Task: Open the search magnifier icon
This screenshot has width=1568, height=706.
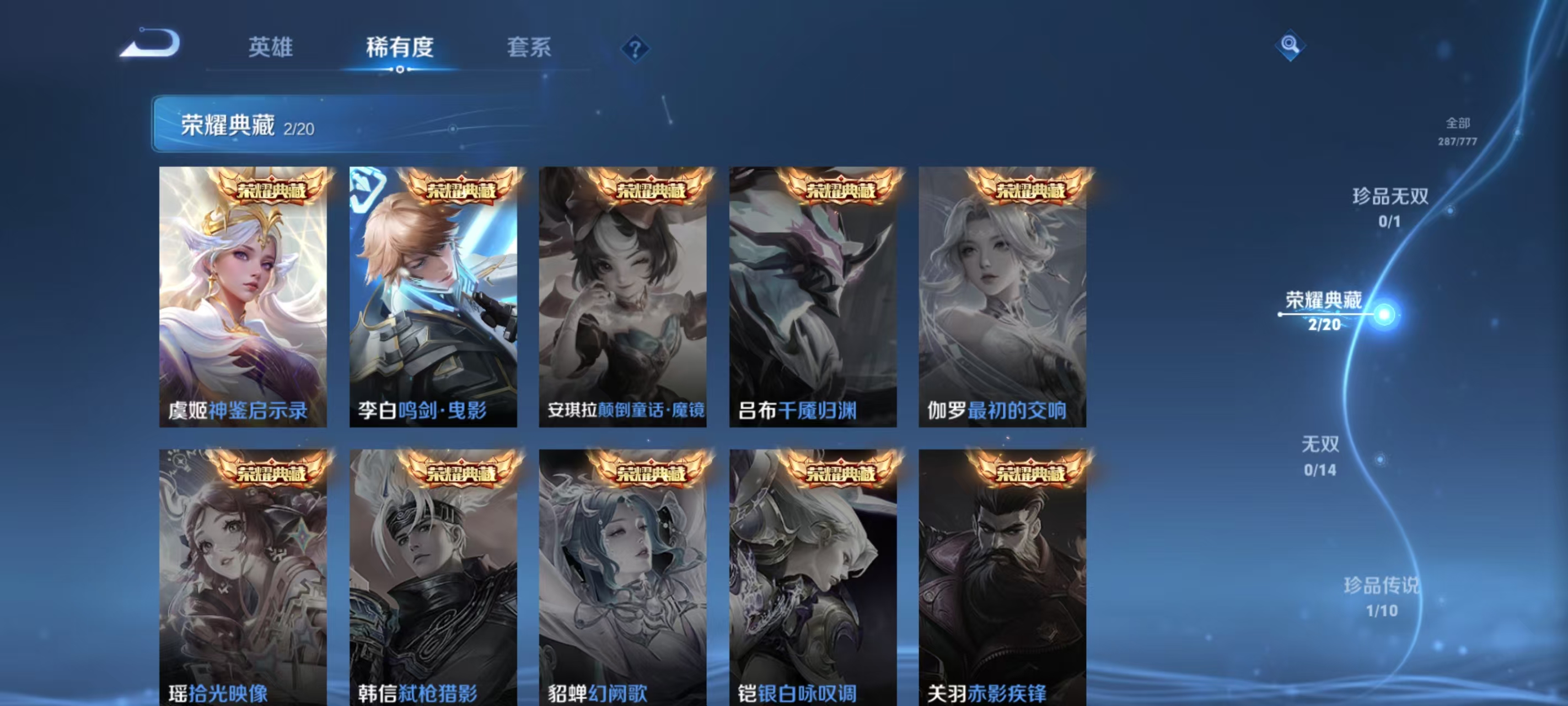Action: [1291, 45]
